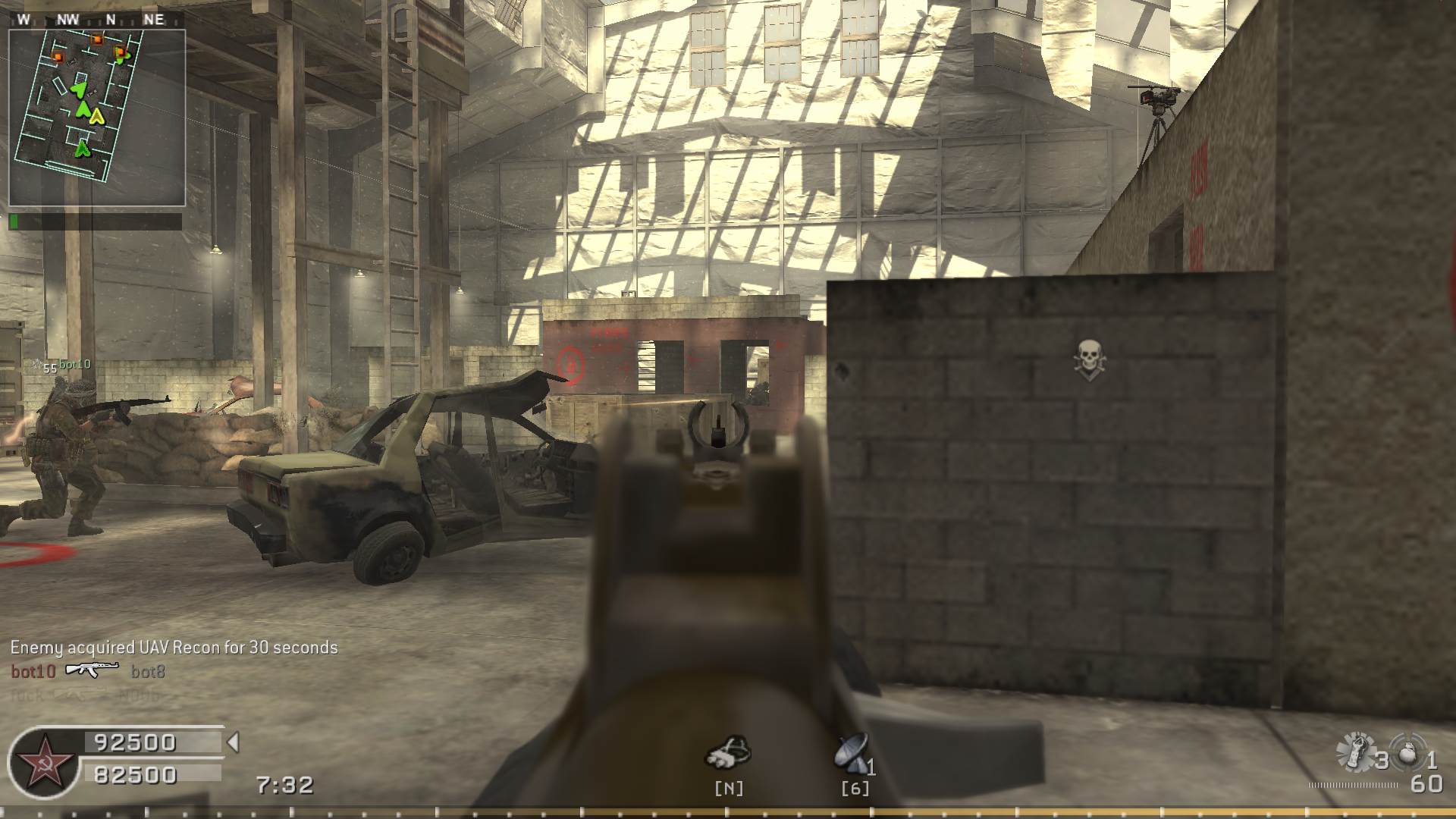This screenshot has width=1456, height=819.
Task: Activate the UAV radar dish icon
Action: (852, 753)
